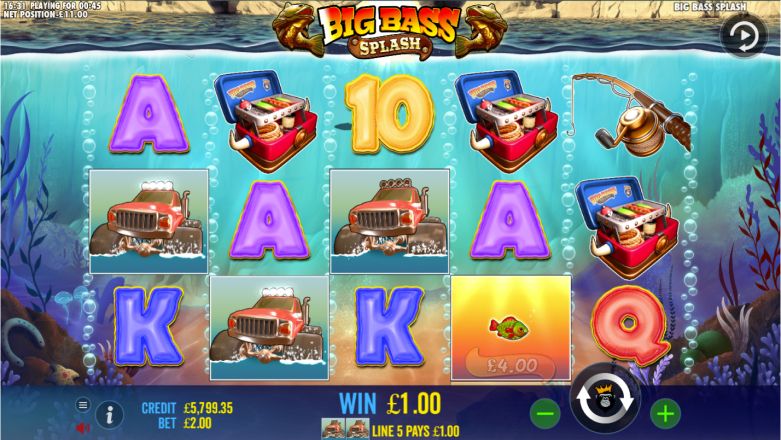The image size is (781, 440).
Task: Open autoplay using the circular play icon
Action: pyautogui.click(x=743, y=36)
